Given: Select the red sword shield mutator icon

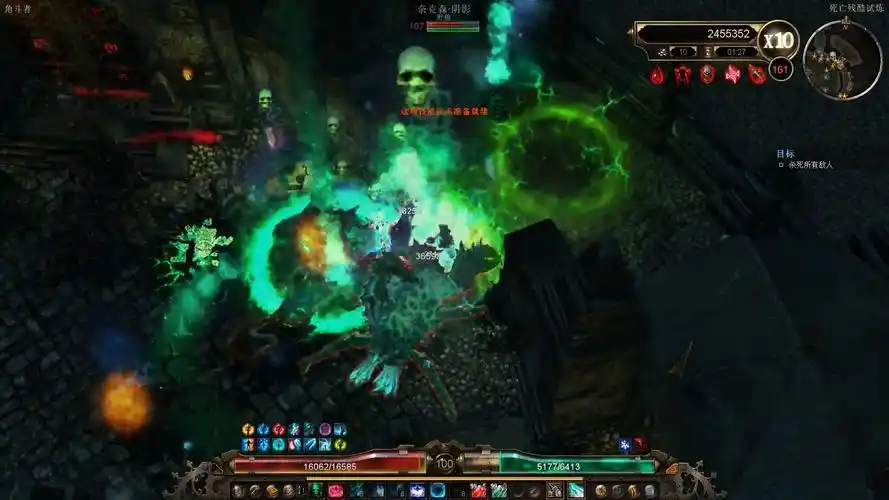Looking at the screenshot, I should click(x=757, y=73).
